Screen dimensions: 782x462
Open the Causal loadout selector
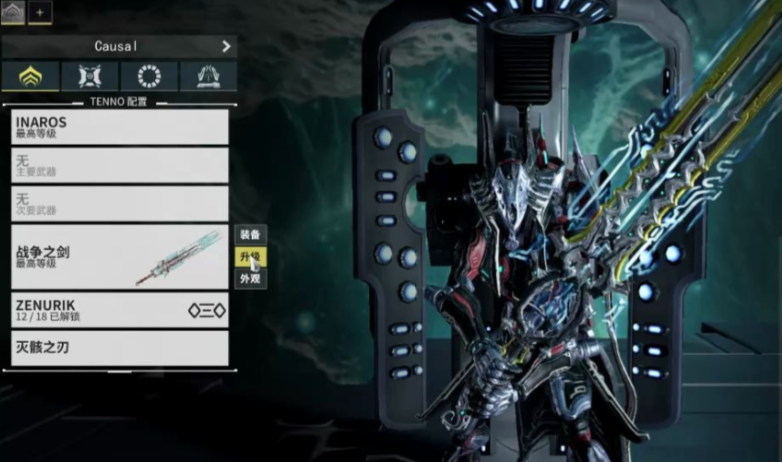click(x=119, y=46)
